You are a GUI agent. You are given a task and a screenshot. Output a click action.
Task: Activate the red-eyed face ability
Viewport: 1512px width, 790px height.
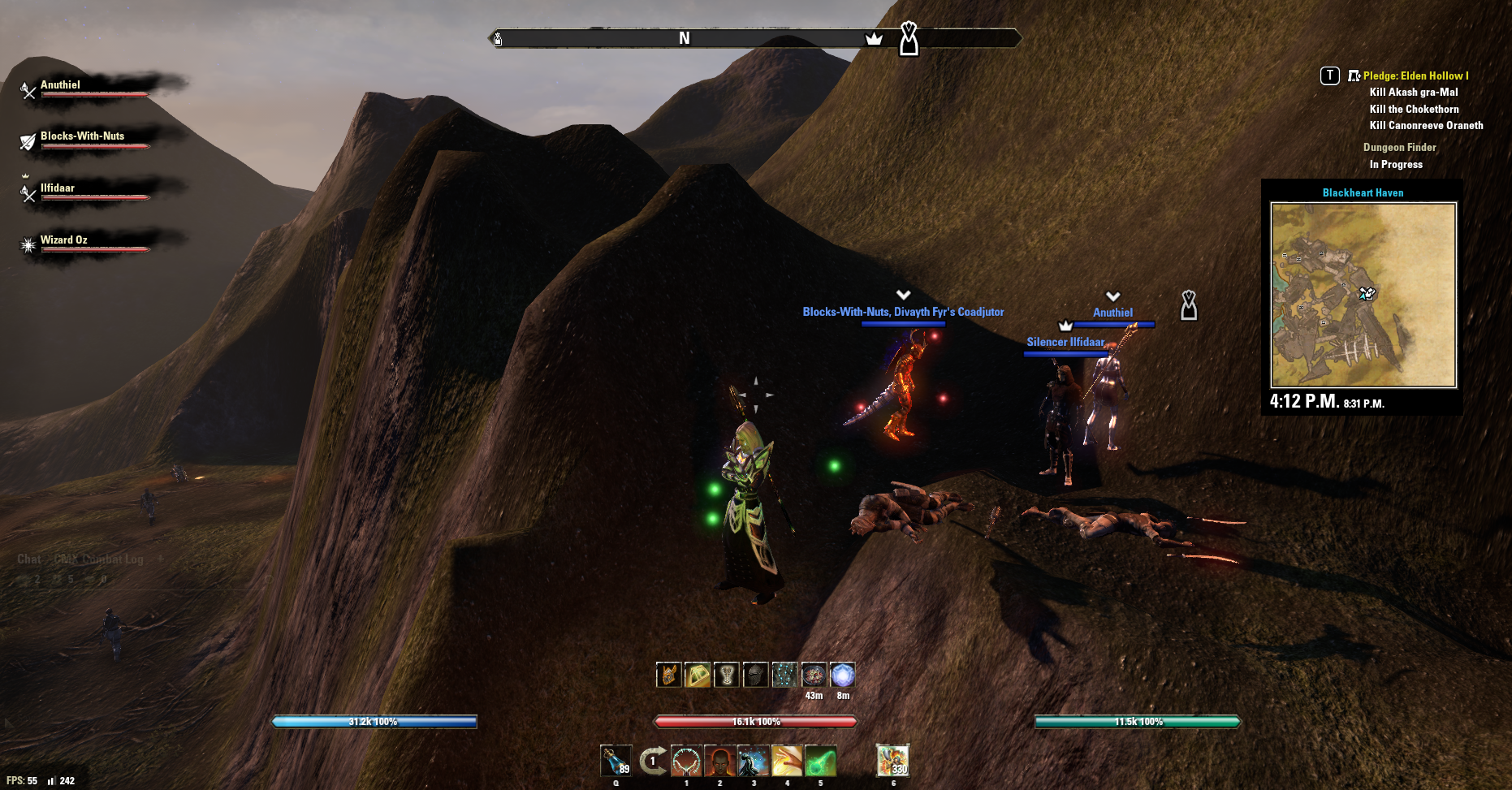(719, 761)
